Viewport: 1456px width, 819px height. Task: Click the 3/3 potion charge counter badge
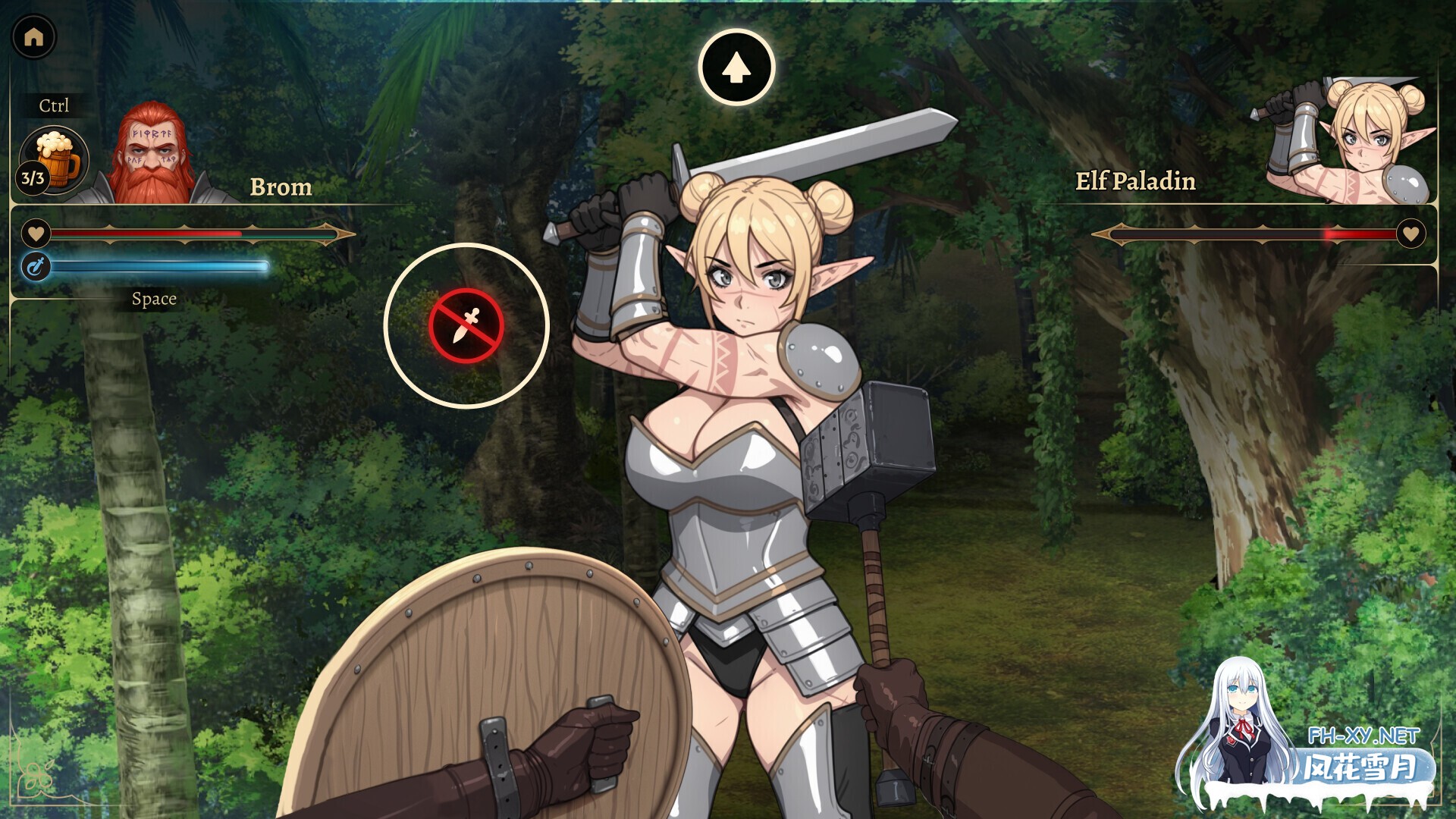click(x=31, y=180)
